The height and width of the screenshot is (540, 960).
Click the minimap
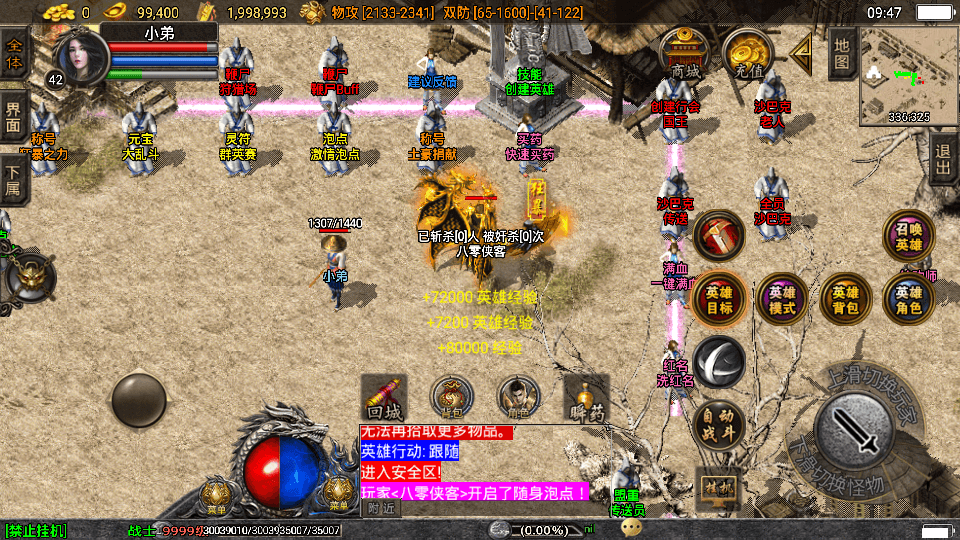coord(908,73)
